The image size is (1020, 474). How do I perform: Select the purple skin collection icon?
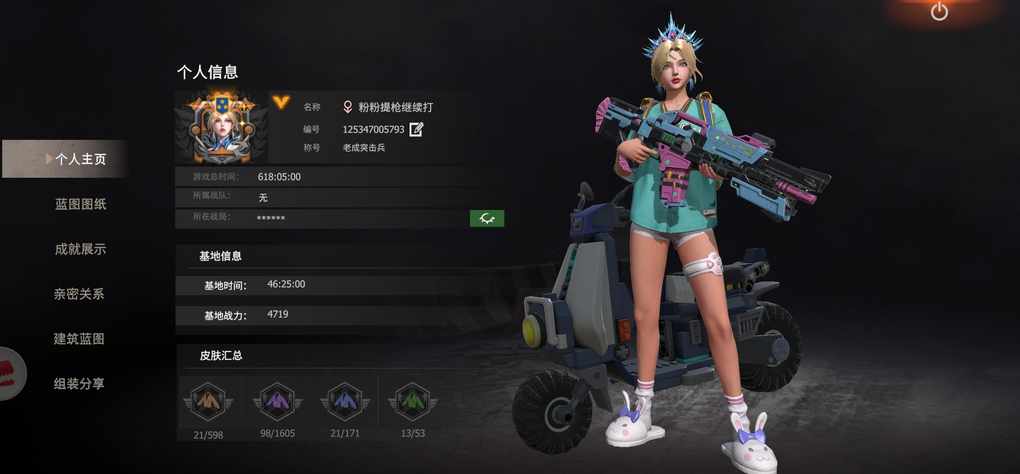(x=275, y=401)
